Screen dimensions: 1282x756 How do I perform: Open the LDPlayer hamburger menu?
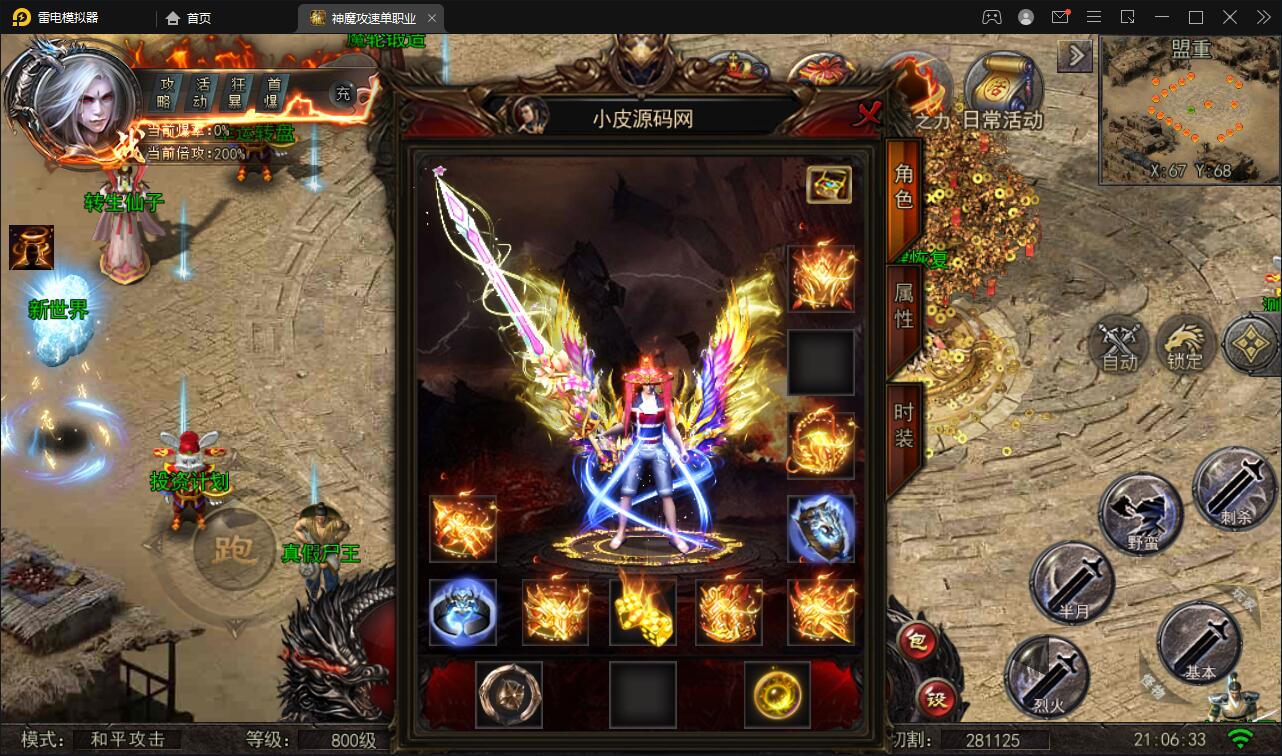1094,16
